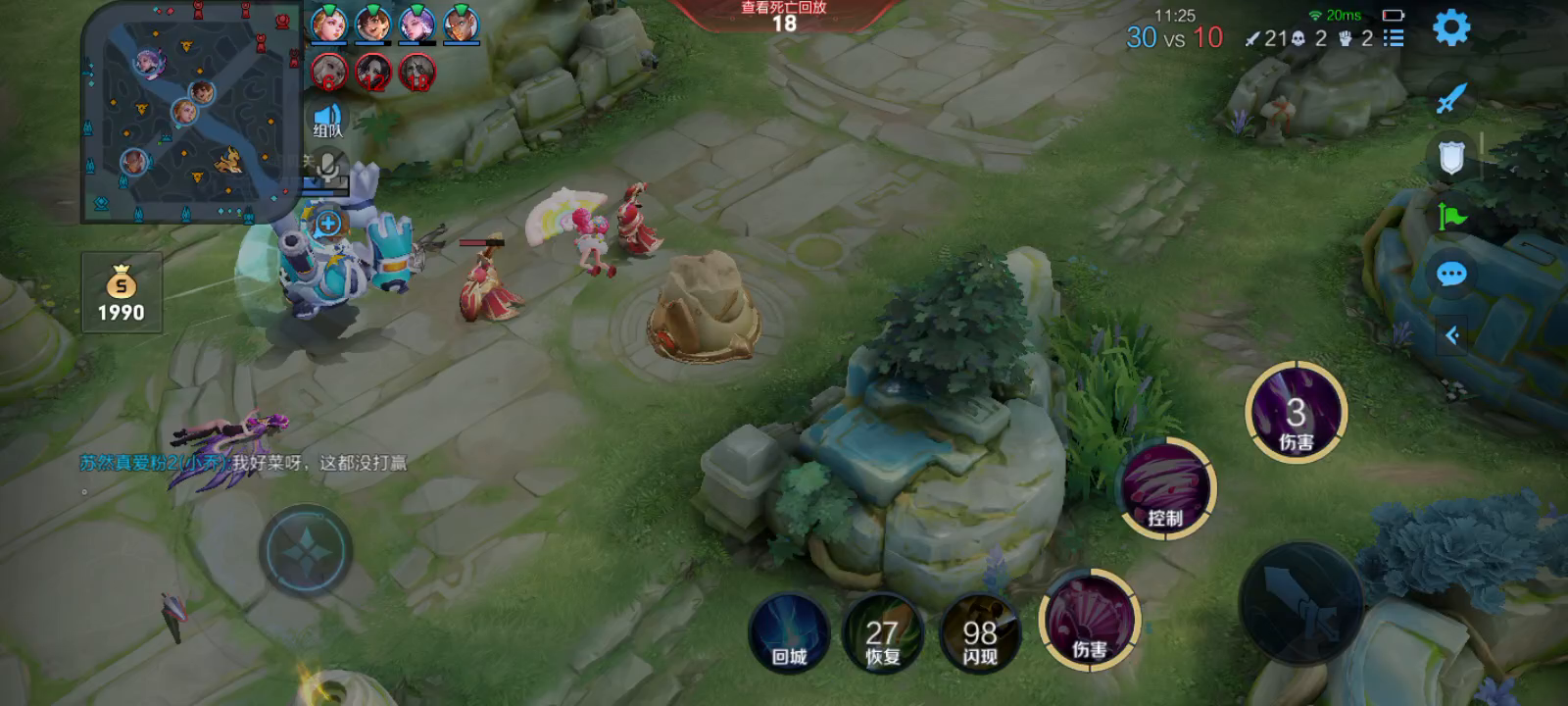Send the blue sword attack signal

point(1451,98)
